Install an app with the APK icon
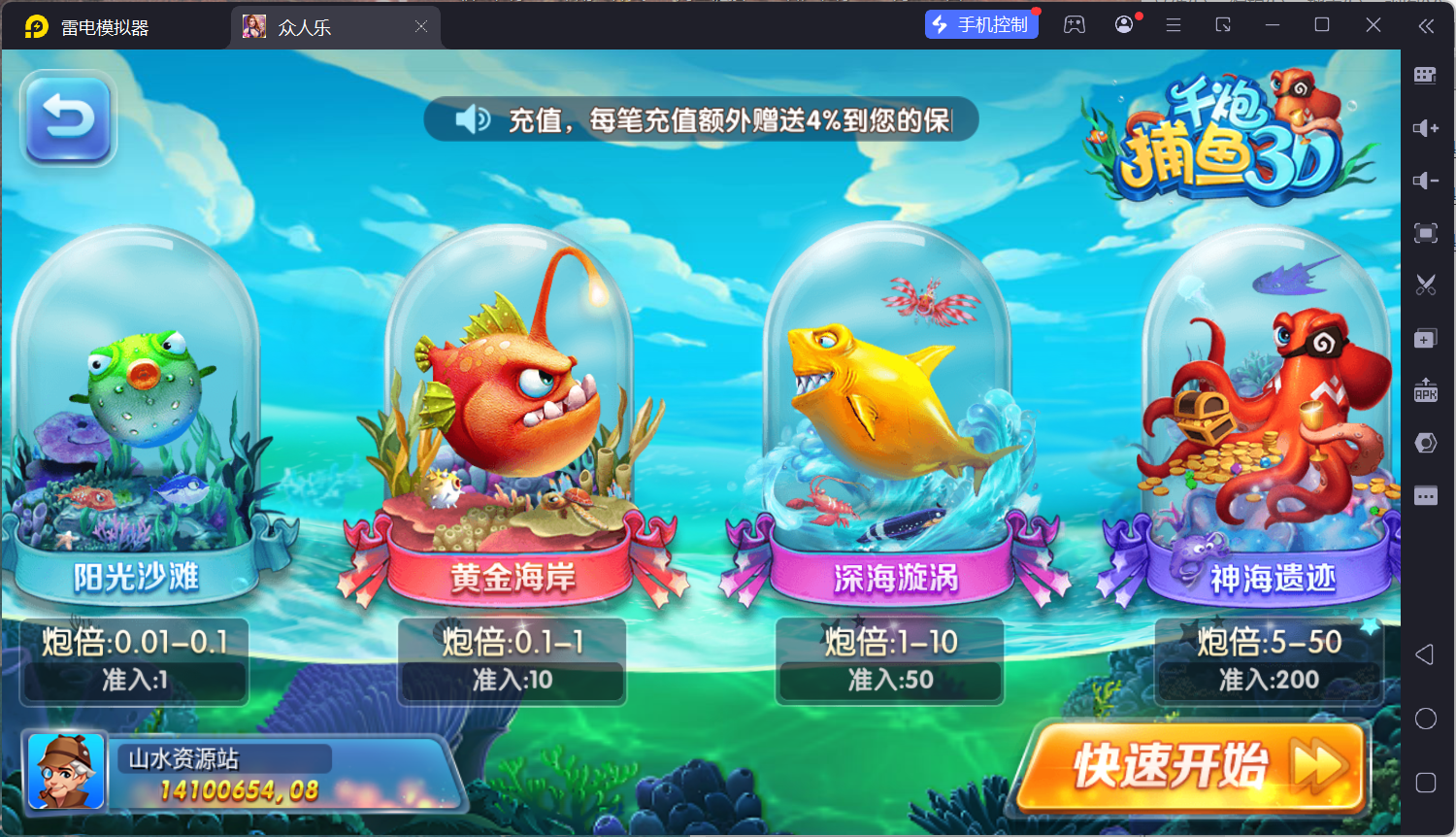Screen dimensions: 1456x837 tap(1425, 391)
